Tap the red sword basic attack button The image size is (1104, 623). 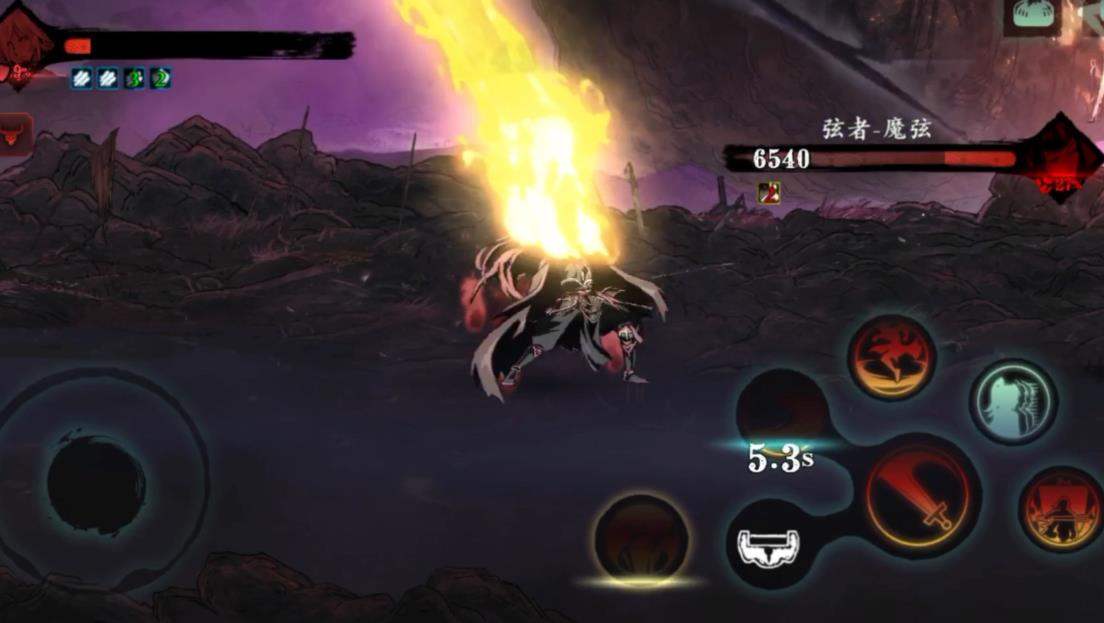[x=920, y=494]
